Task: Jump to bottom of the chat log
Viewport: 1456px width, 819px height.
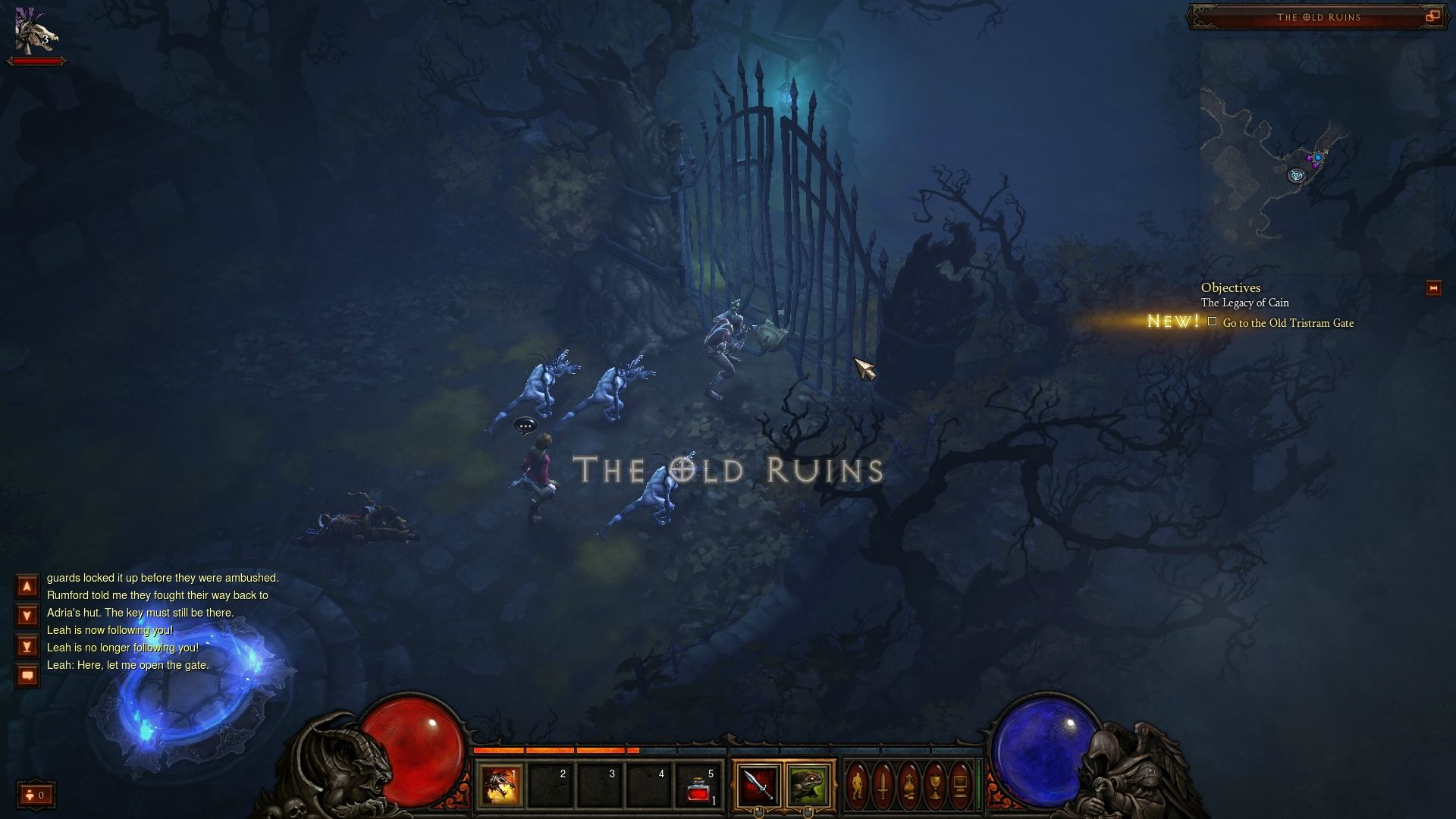Action: tap(27, 646)
